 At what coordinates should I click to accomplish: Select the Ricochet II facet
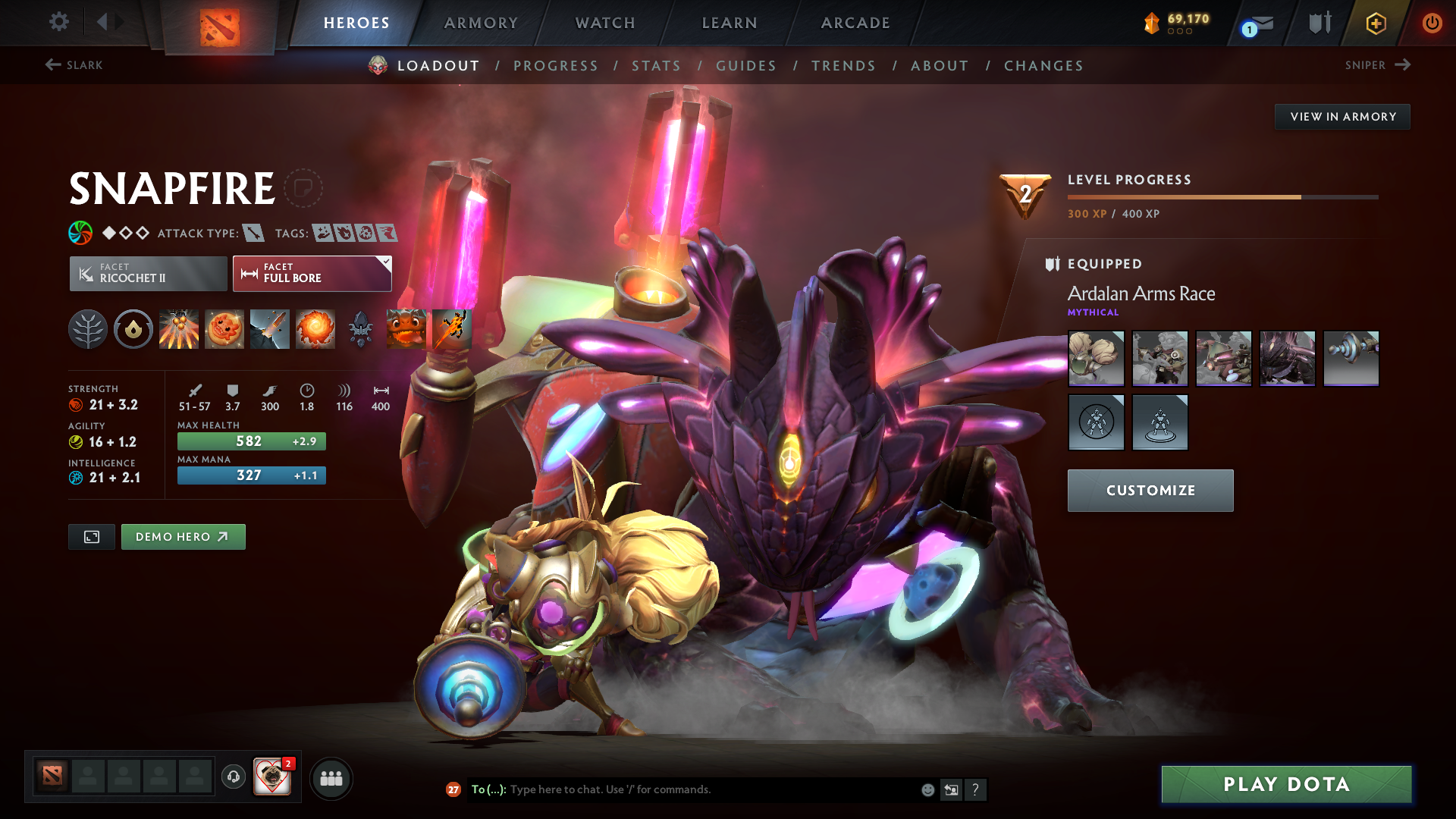pyautogui.click(x=148, y=273)
